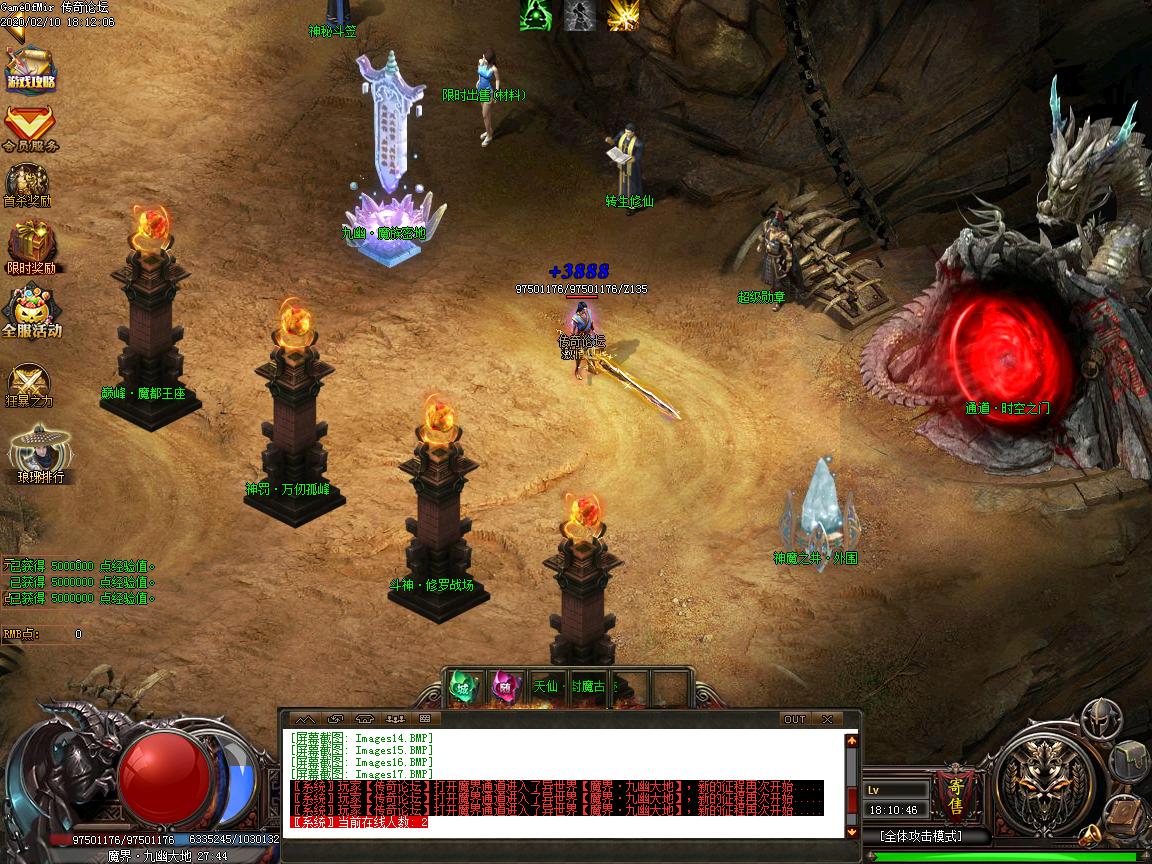Open the helmet character equipment icon
This screenshot has height=864, width=1152.
(1100, 718)
